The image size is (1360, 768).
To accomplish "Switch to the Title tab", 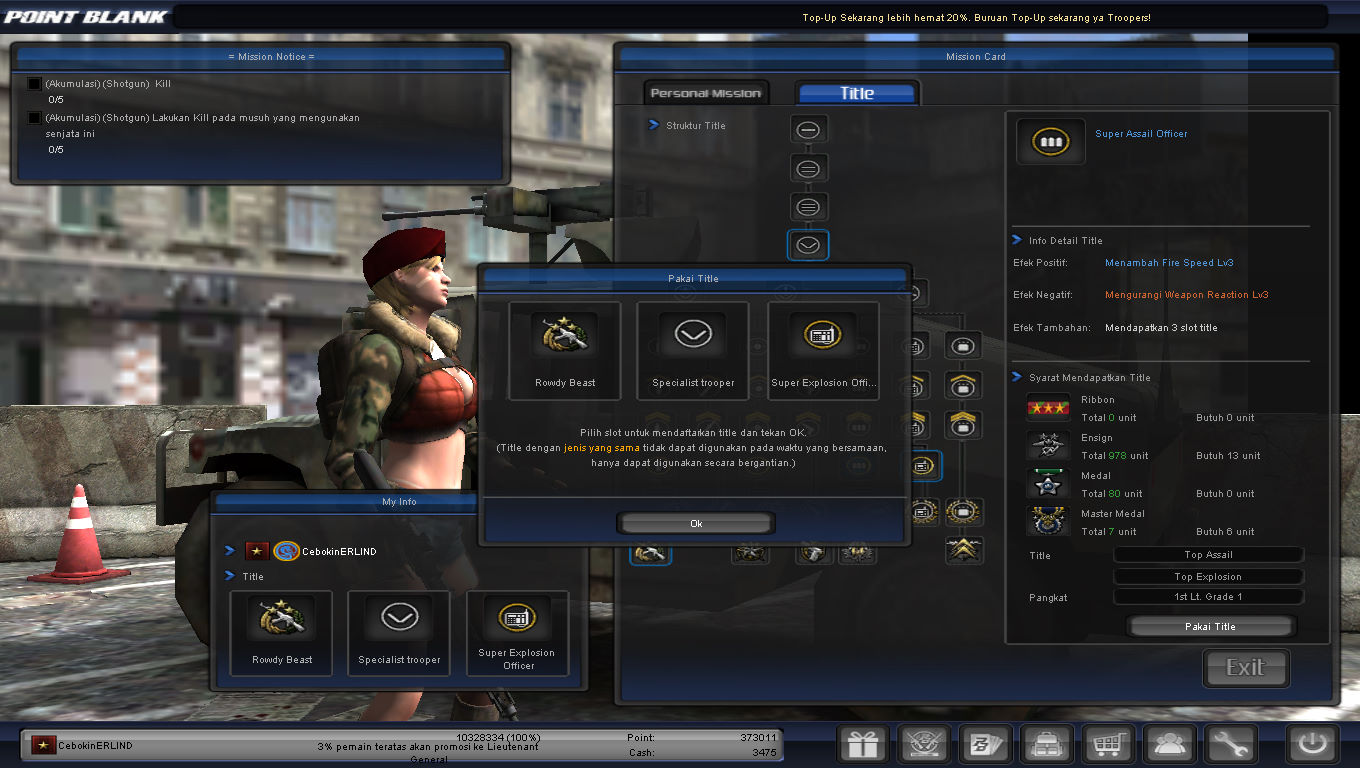I will pyautogui.click(x=856, y=91).
